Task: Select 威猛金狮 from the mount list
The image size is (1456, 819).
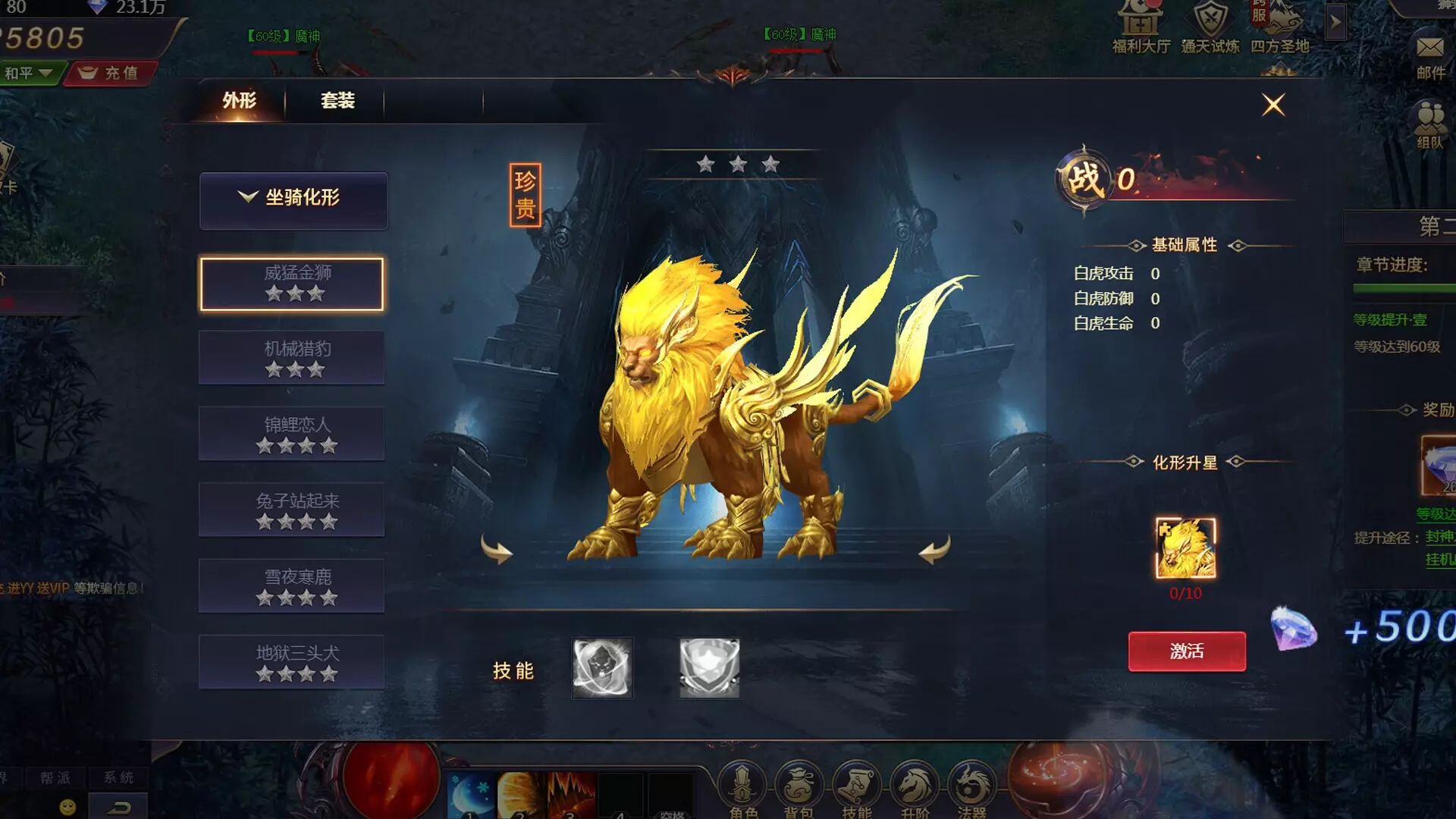Action: [x=292, y=284]
